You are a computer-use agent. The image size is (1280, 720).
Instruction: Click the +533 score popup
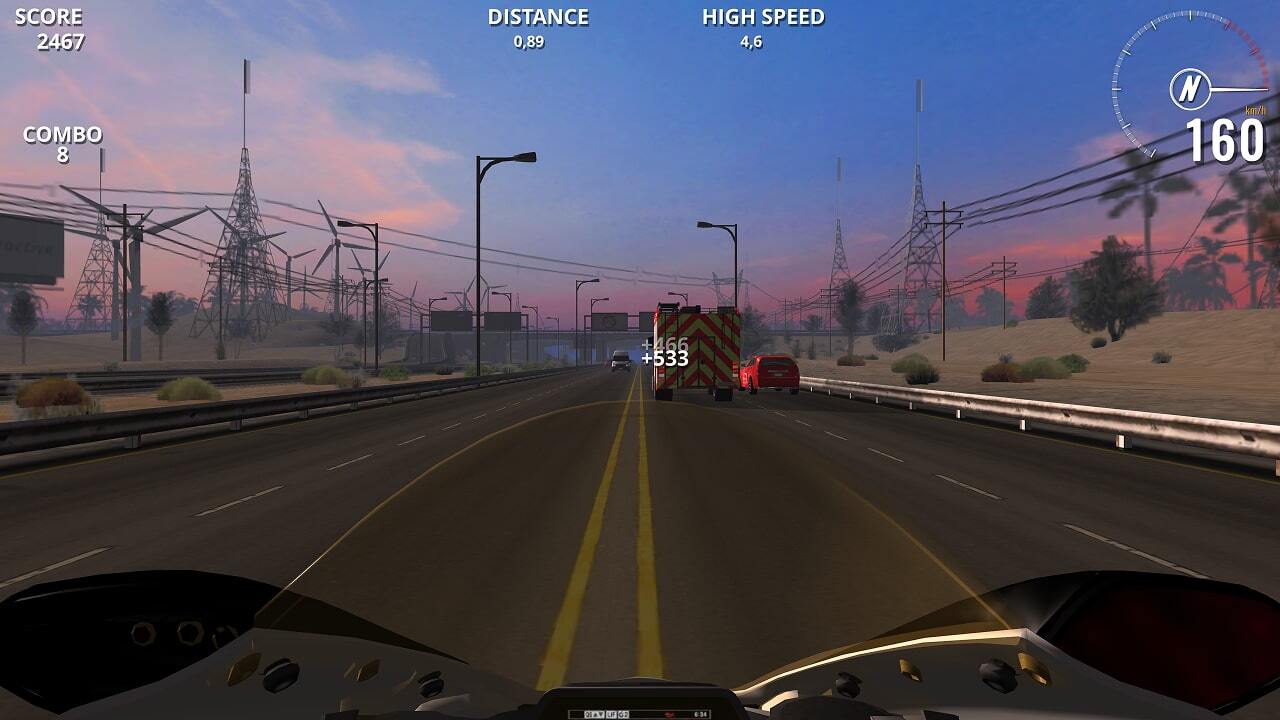coord(664,360)
